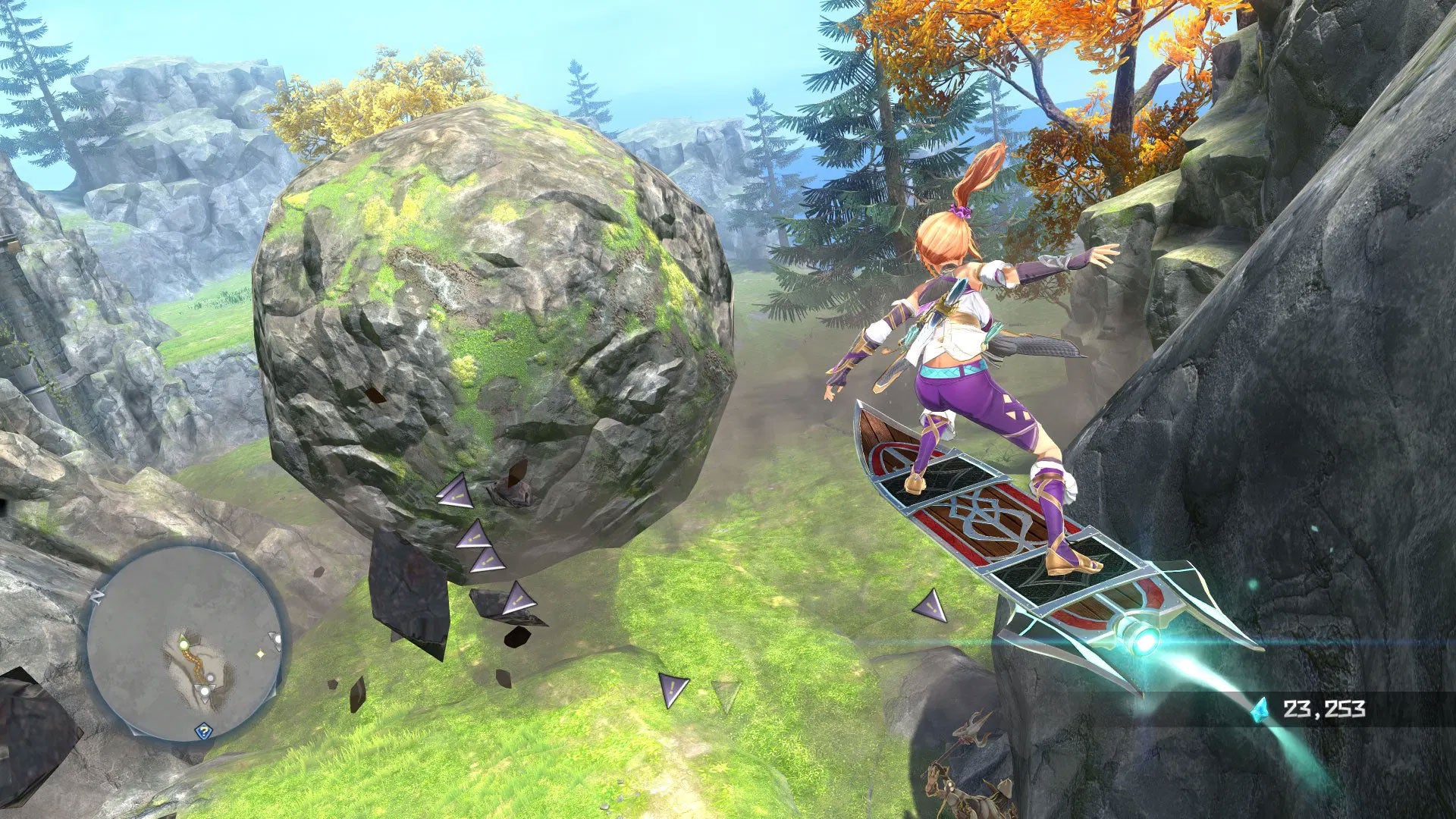Select the green quest marker on the minimap
This screenshot has height=819, width=1456.
click(x=184, y=644)
